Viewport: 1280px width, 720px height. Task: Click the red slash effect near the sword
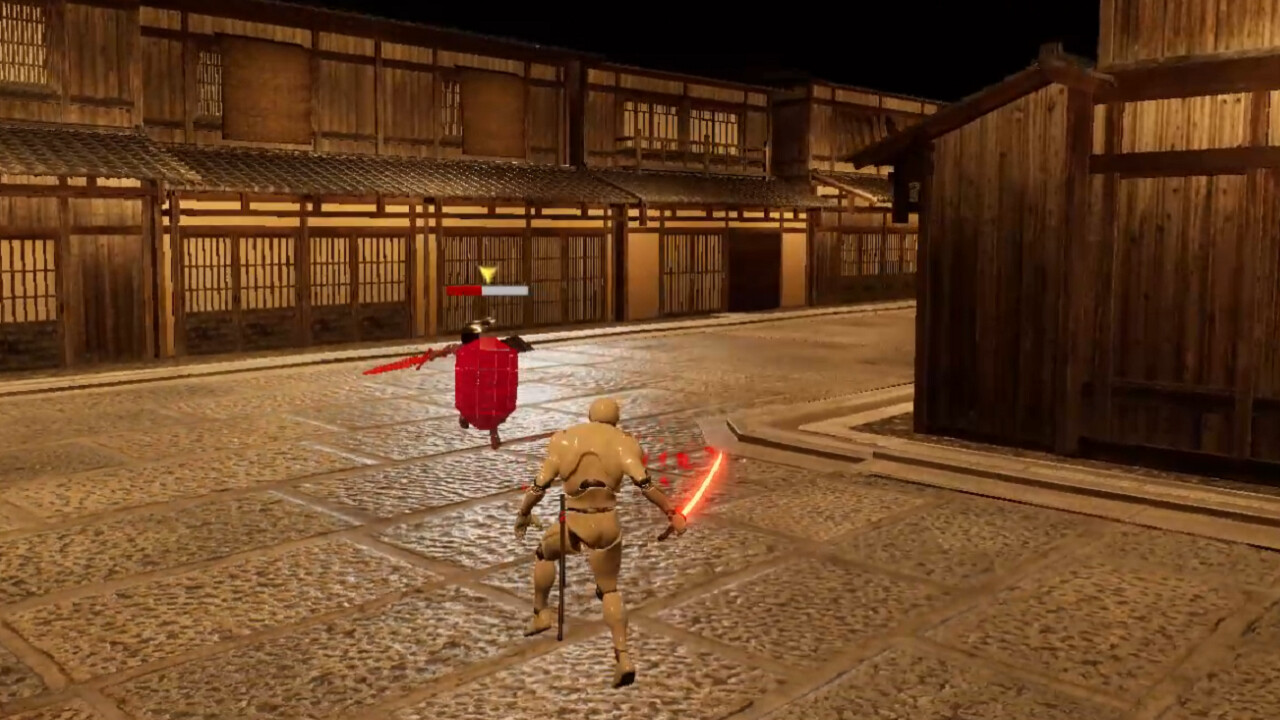point(675,460)
